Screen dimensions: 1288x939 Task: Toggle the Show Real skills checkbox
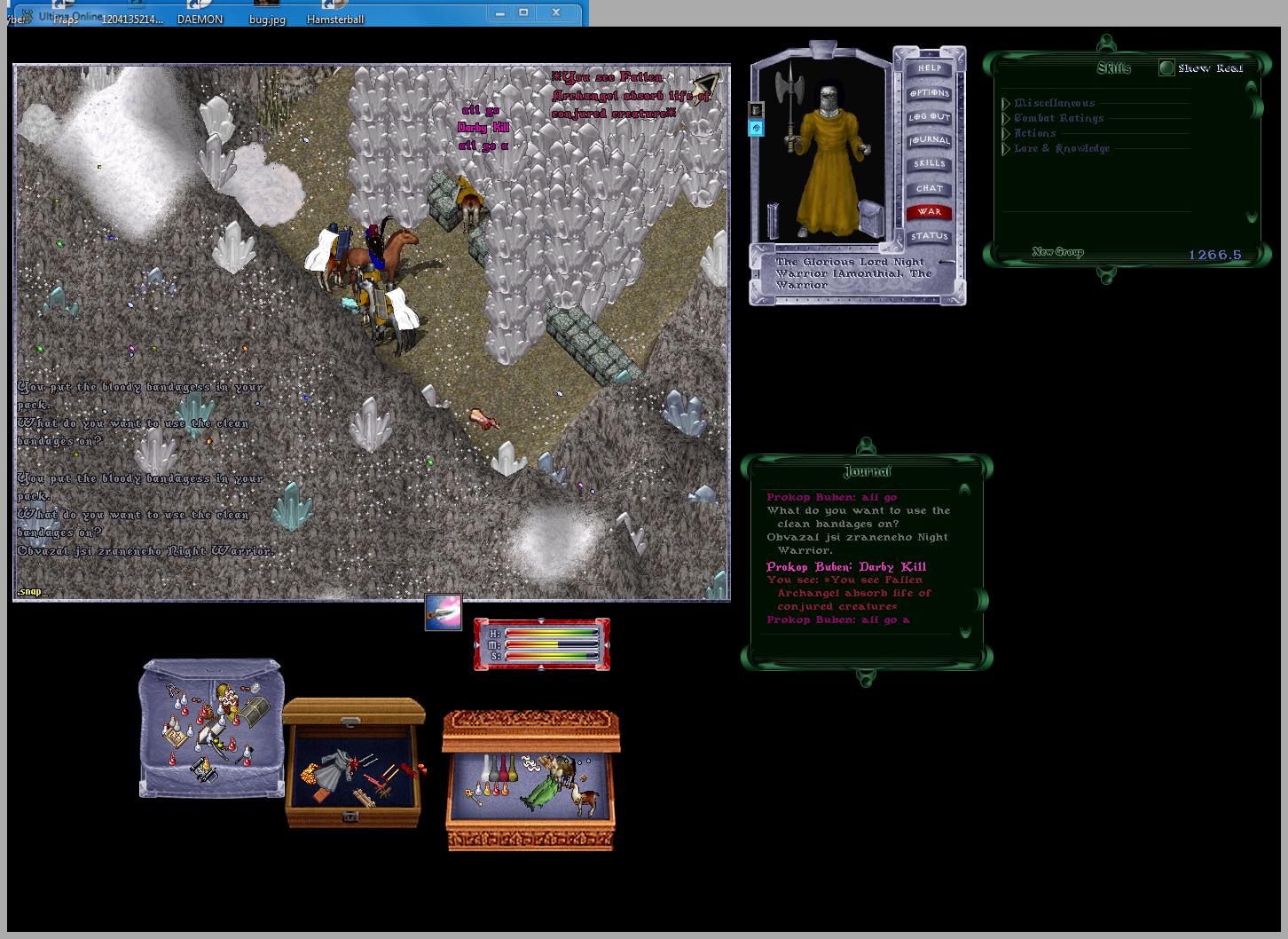1166,67
